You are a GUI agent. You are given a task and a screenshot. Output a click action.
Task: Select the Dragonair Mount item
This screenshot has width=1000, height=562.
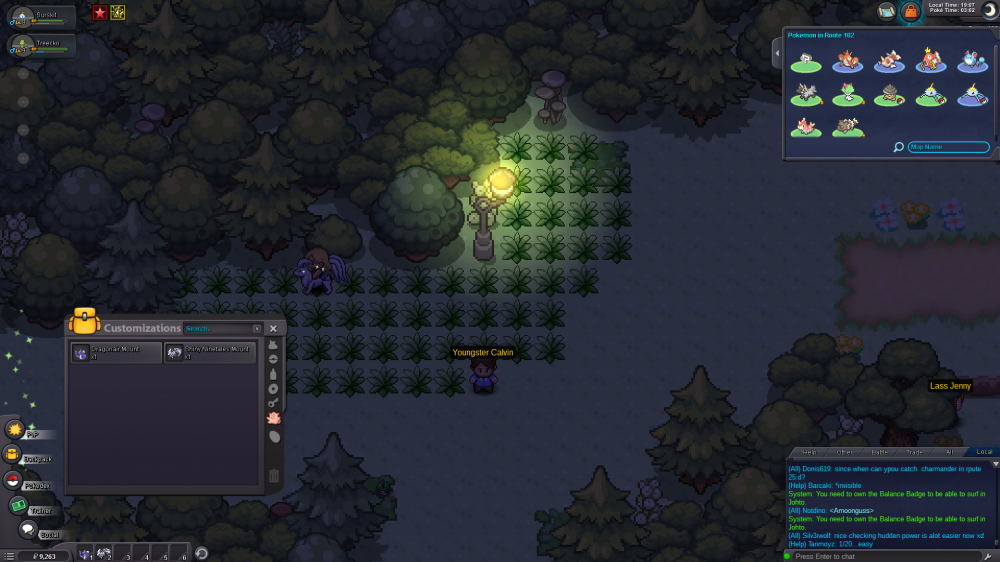coord(116,352)
